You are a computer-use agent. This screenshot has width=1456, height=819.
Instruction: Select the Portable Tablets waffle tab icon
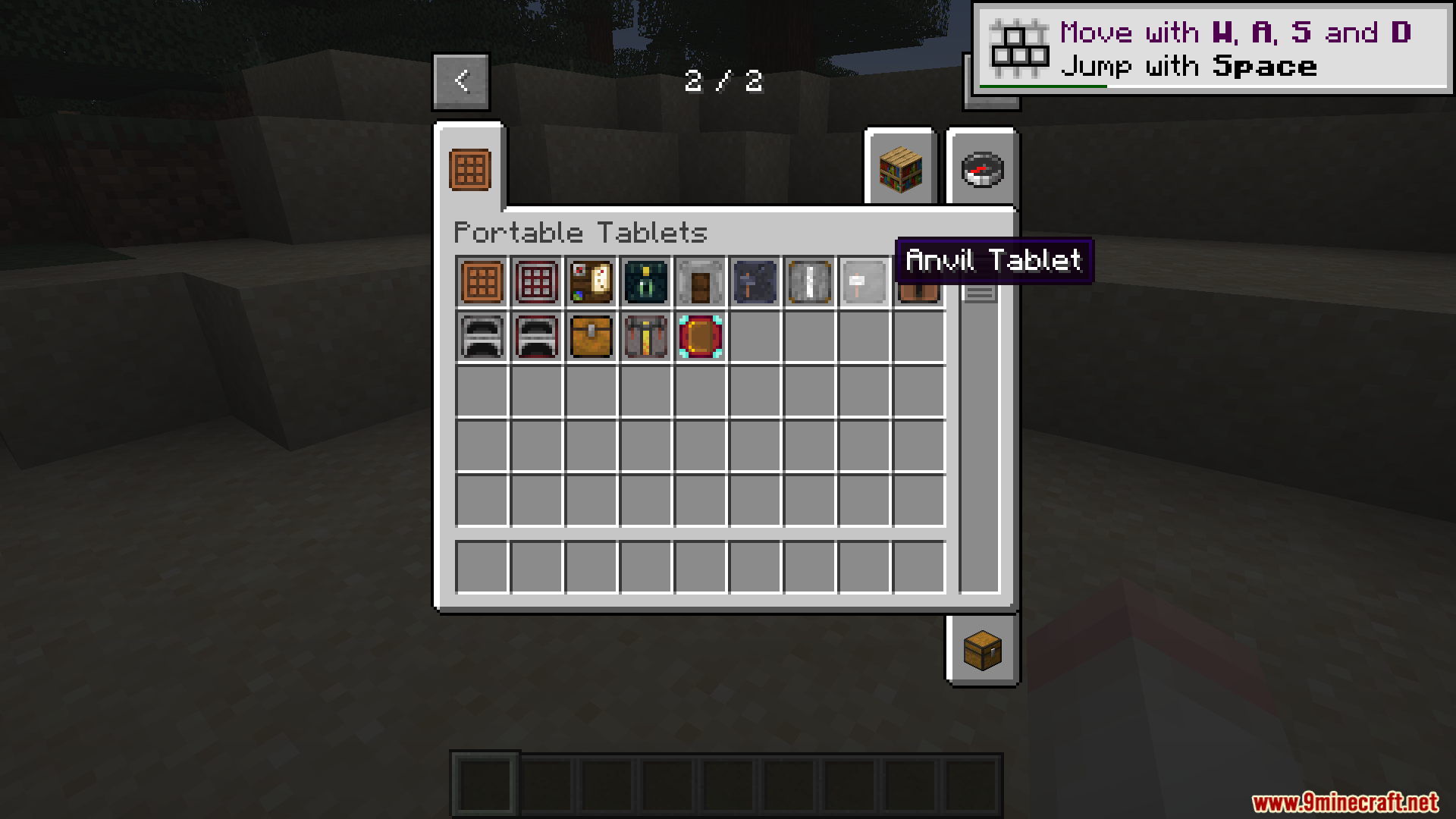coord(469,168)
